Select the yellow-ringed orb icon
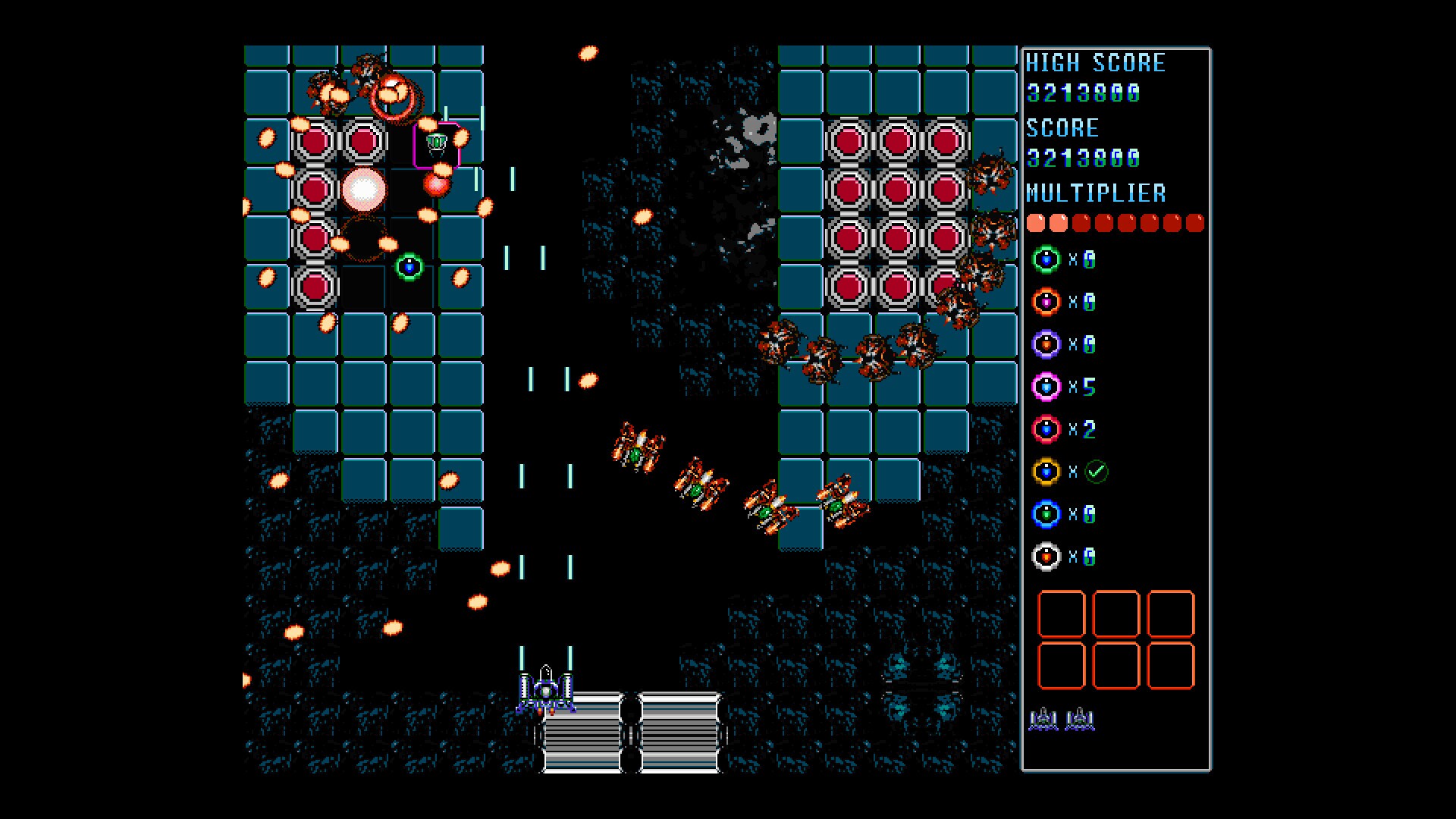The width and height of the screenshot is (1456, 819). [1046, 472]
